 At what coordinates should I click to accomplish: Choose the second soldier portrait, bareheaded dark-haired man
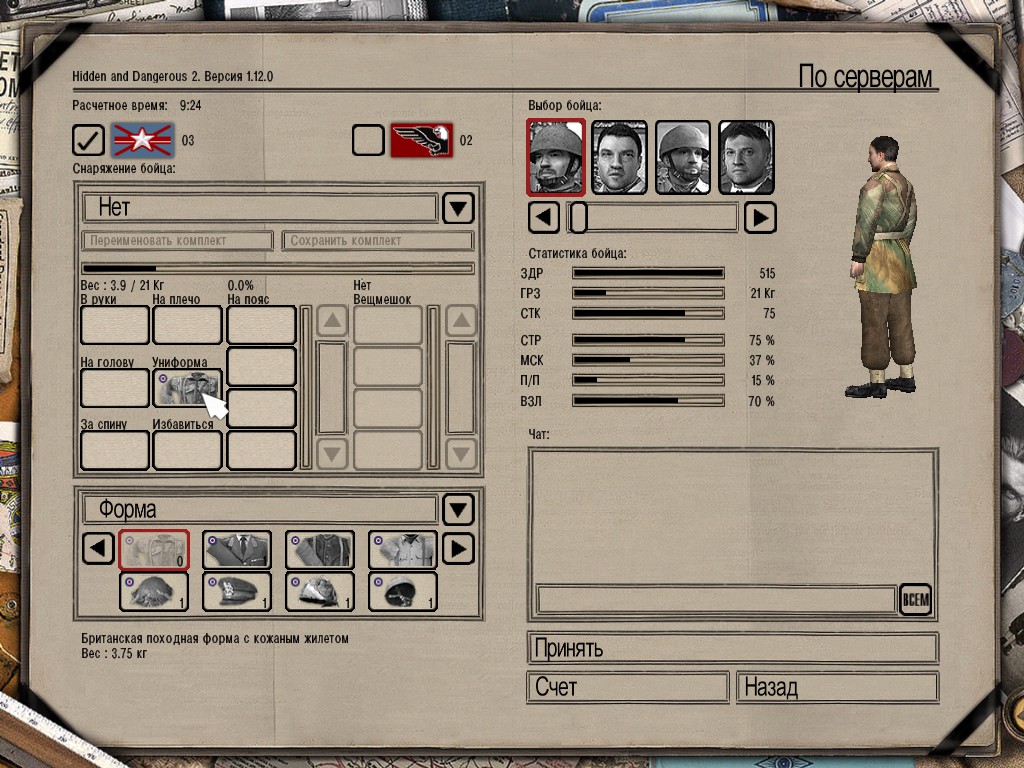pyautogui.click(x=620, y=157)
